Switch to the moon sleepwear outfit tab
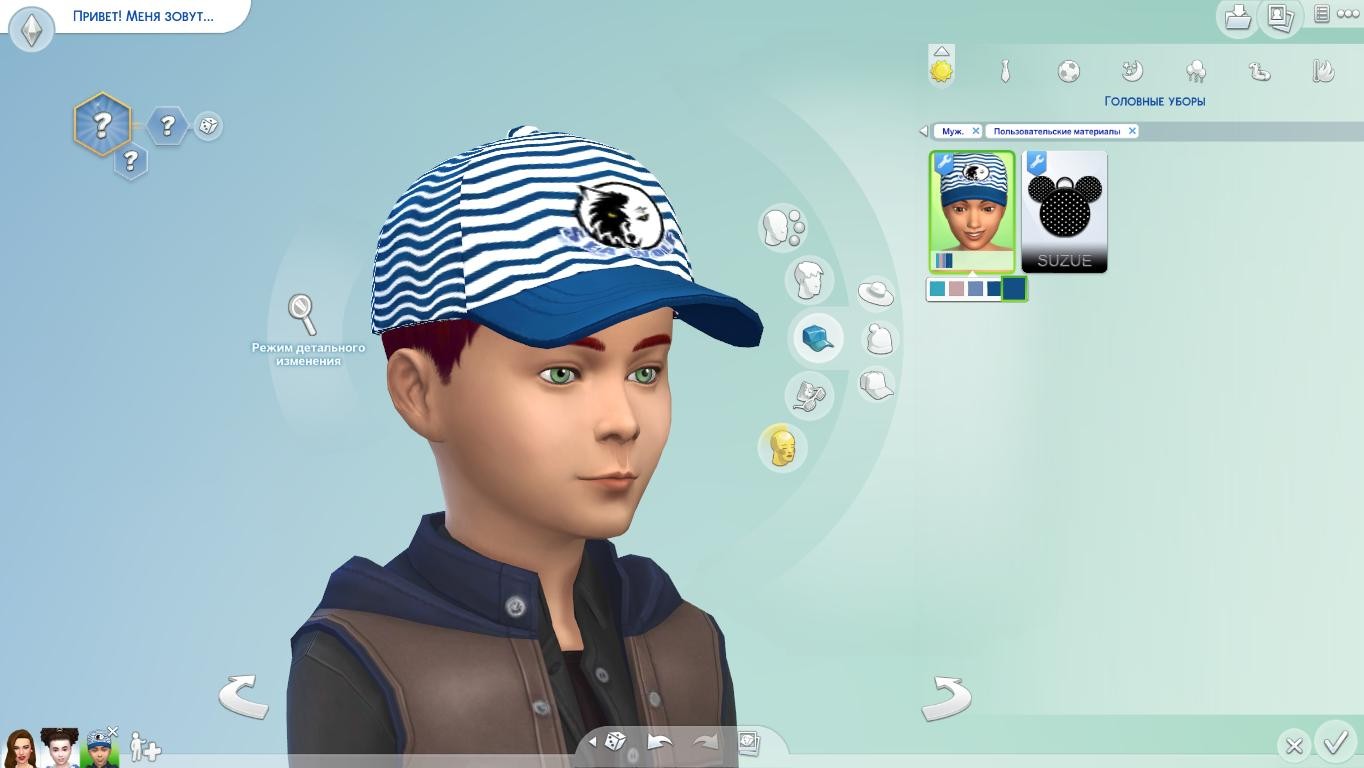The image size is (1364, 768). click(x=1132, y=71)
